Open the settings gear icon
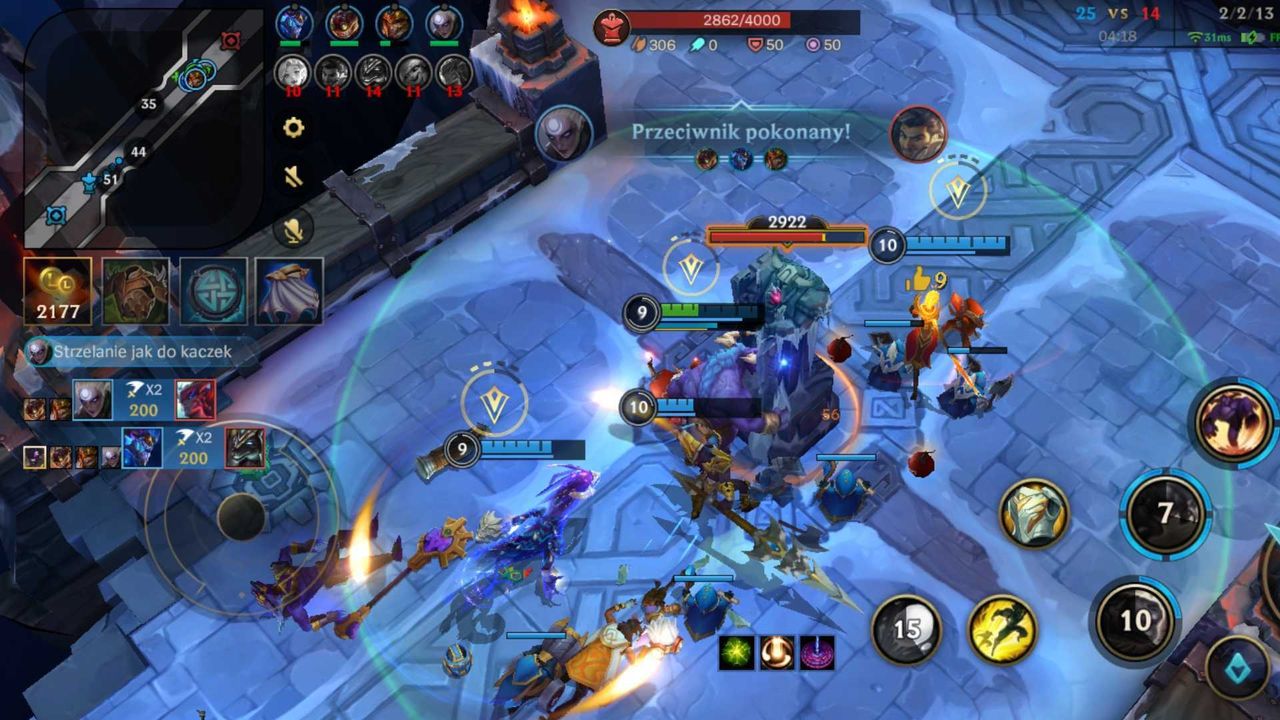 coord(293,128)
